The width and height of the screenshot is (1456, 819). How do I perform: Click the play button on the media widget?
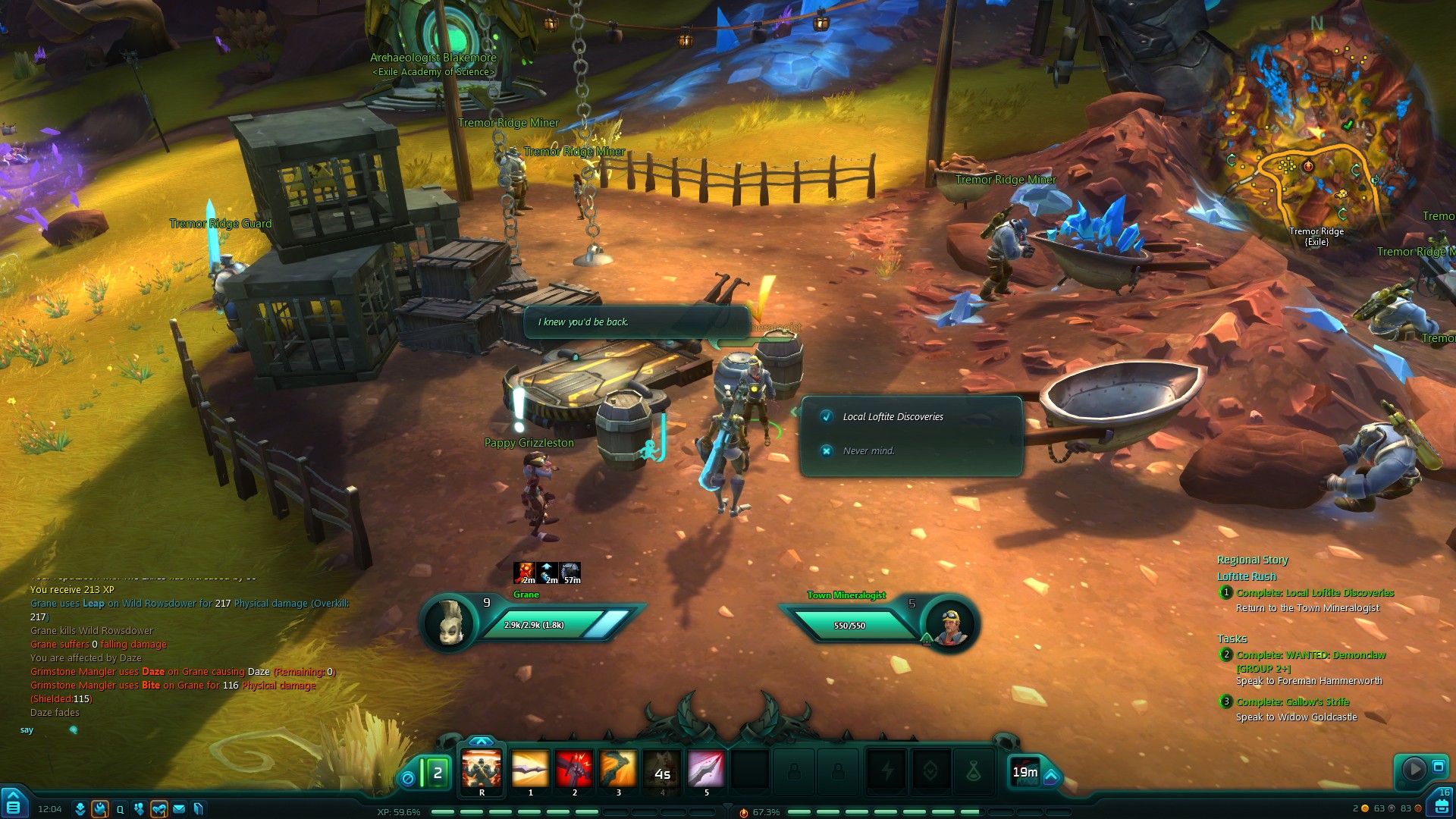click(1414, 769)
